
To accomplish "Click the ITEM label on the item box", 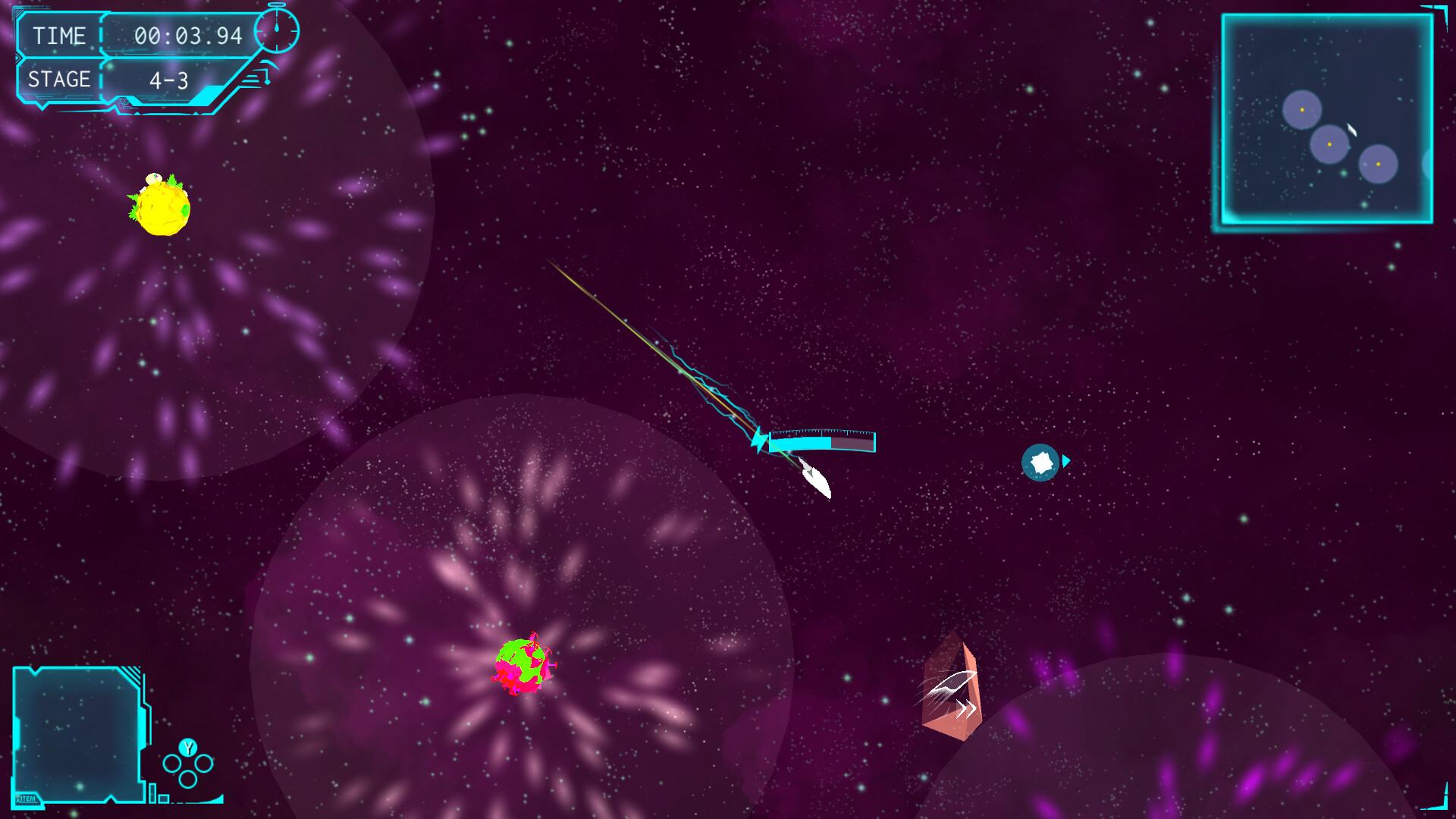I will pos(28,798).
